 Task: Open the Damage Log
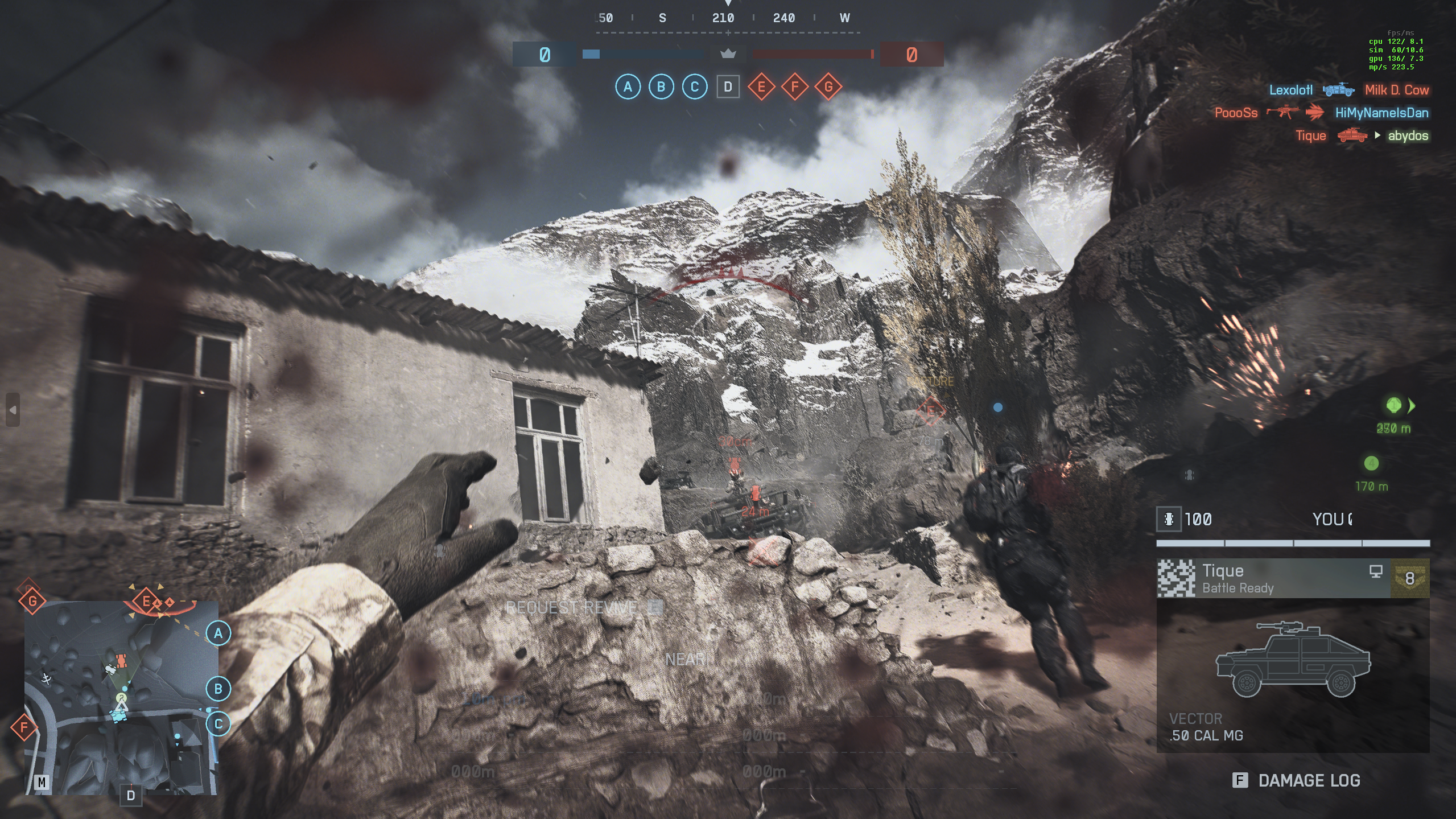[x=1297, y=780]
